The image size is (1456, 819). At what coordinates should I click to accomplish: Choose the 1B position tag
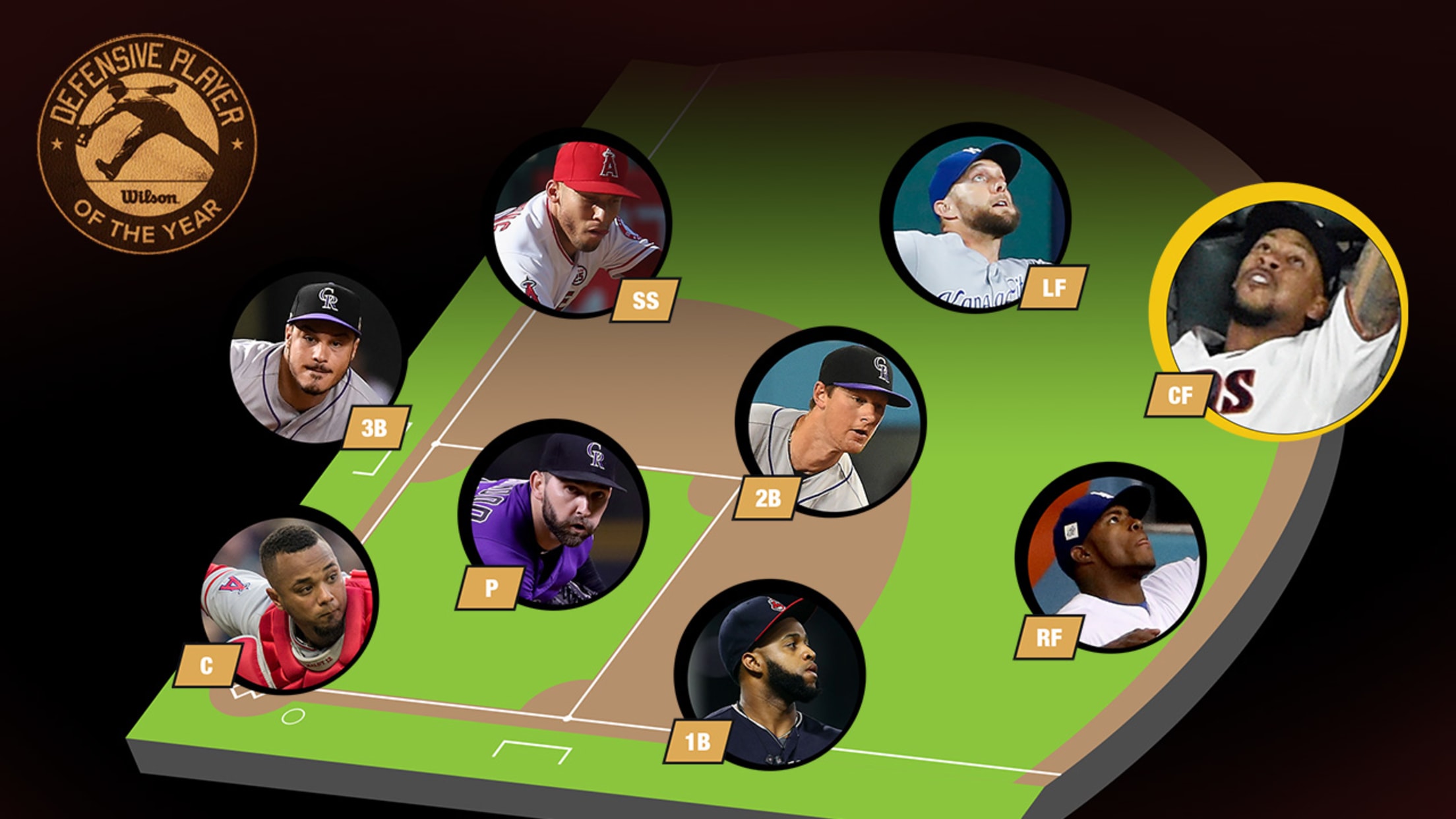tap(697, 742)
